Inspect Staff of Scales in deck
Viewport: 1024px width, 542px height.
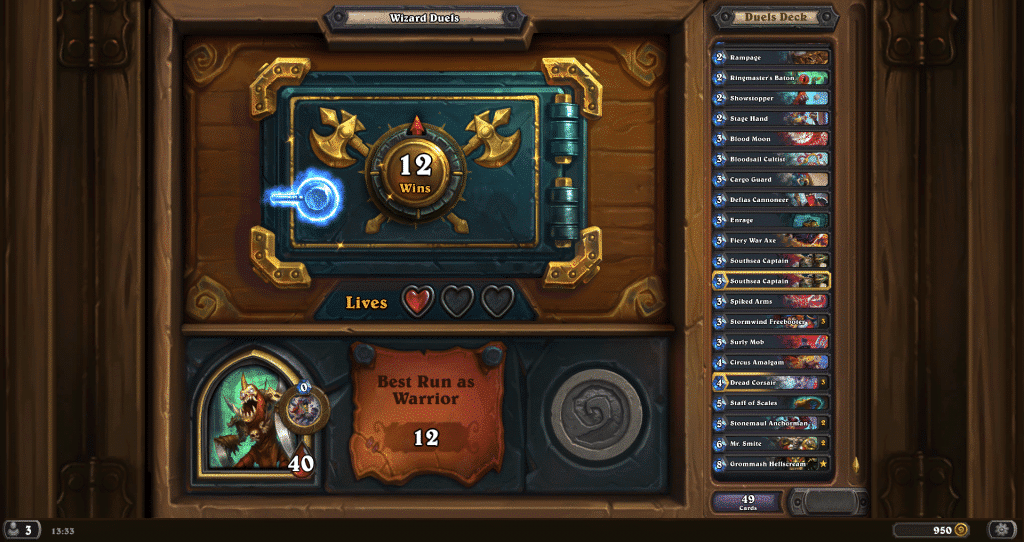(x=770, y=403)
